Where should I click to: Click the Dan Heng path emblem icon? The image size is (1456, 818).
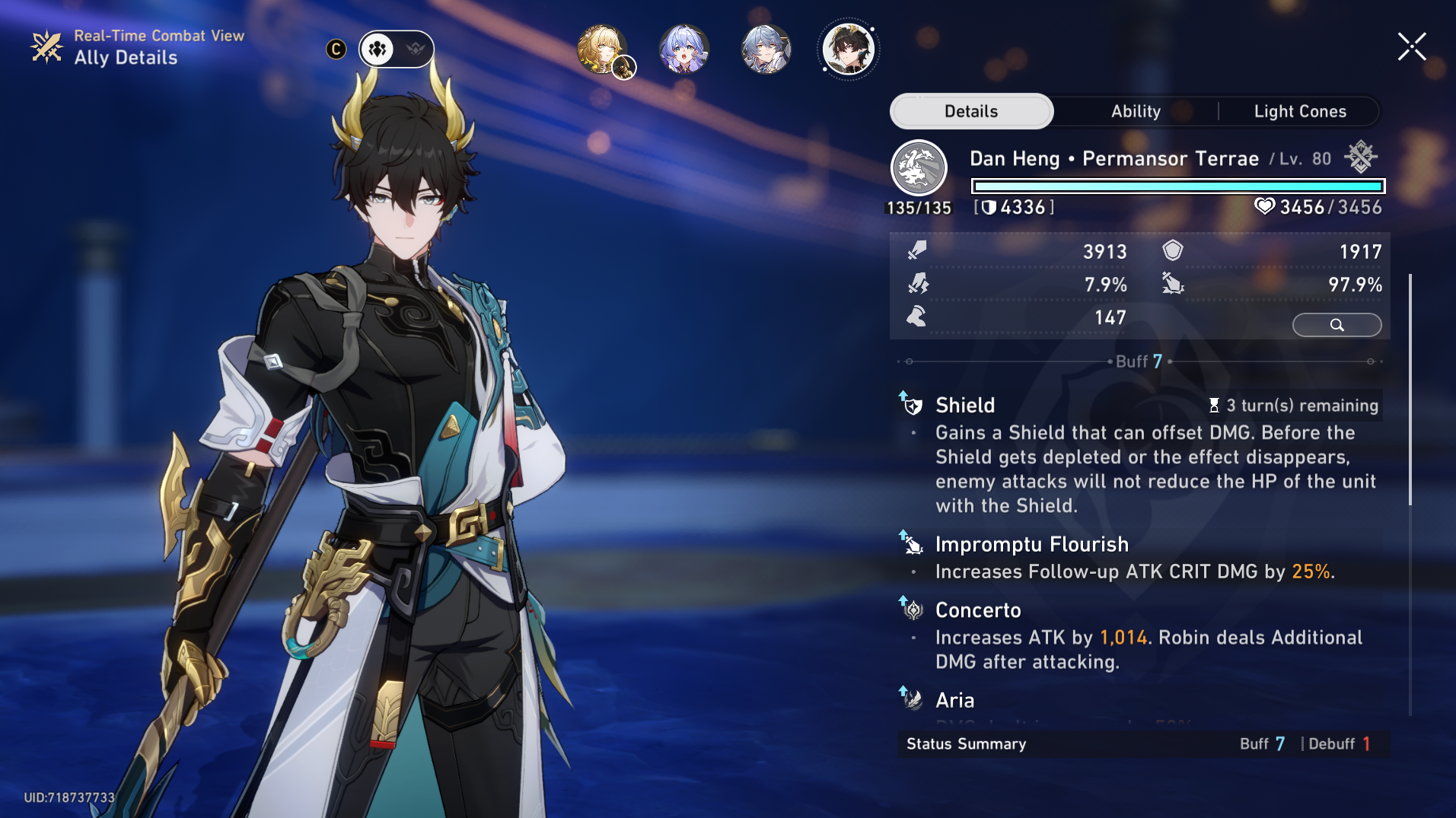point(919,168)
